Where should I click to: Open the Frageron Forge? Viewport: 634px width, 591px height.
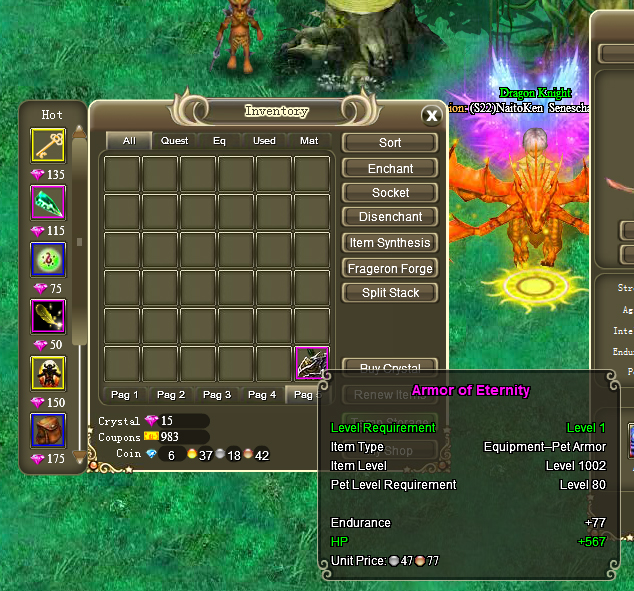[x=390, y=268]
